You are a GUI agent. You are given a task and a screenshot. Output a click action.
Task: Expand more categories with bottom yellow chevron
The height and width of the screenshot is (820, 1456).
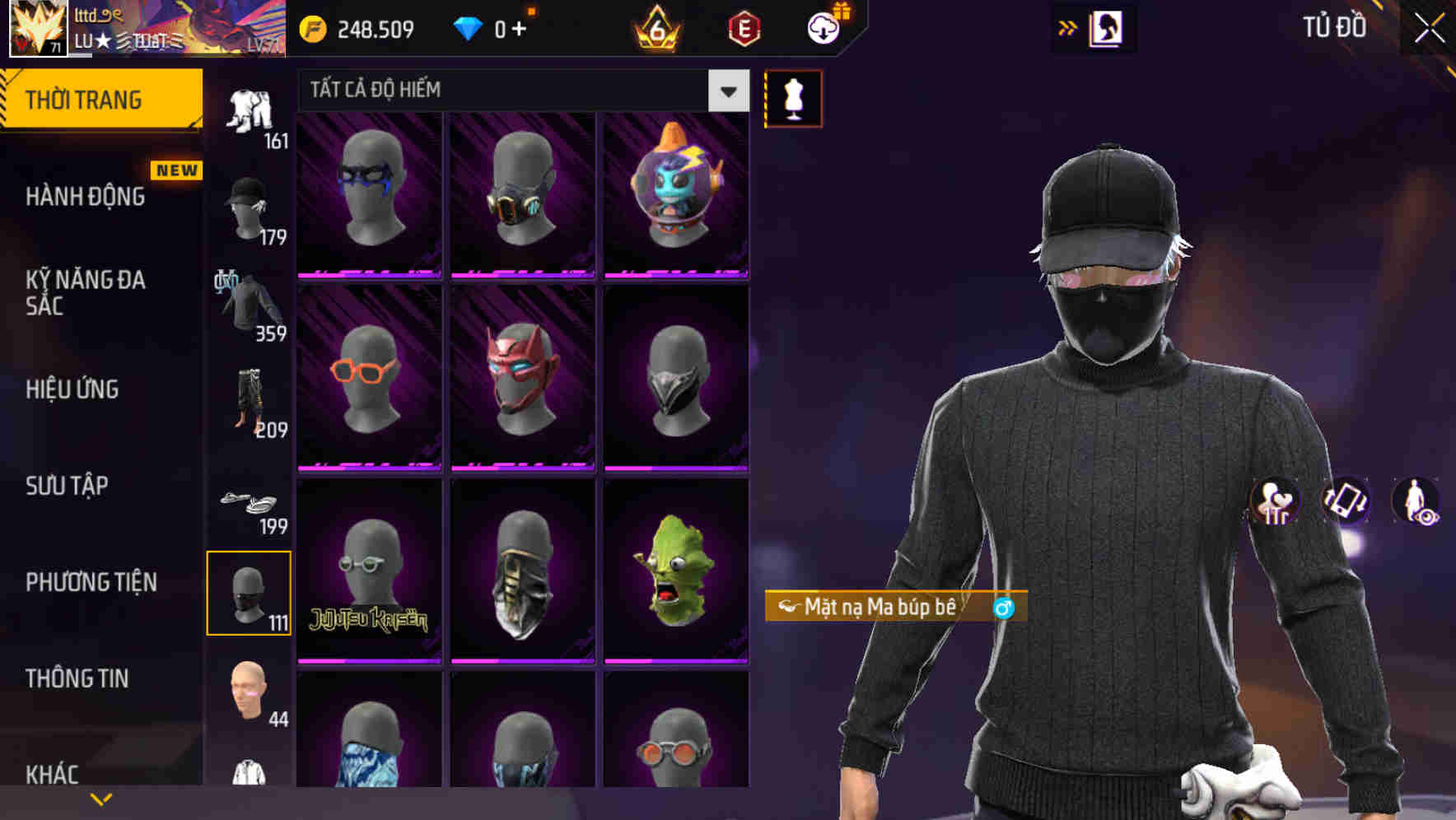[x=101, y=797]
